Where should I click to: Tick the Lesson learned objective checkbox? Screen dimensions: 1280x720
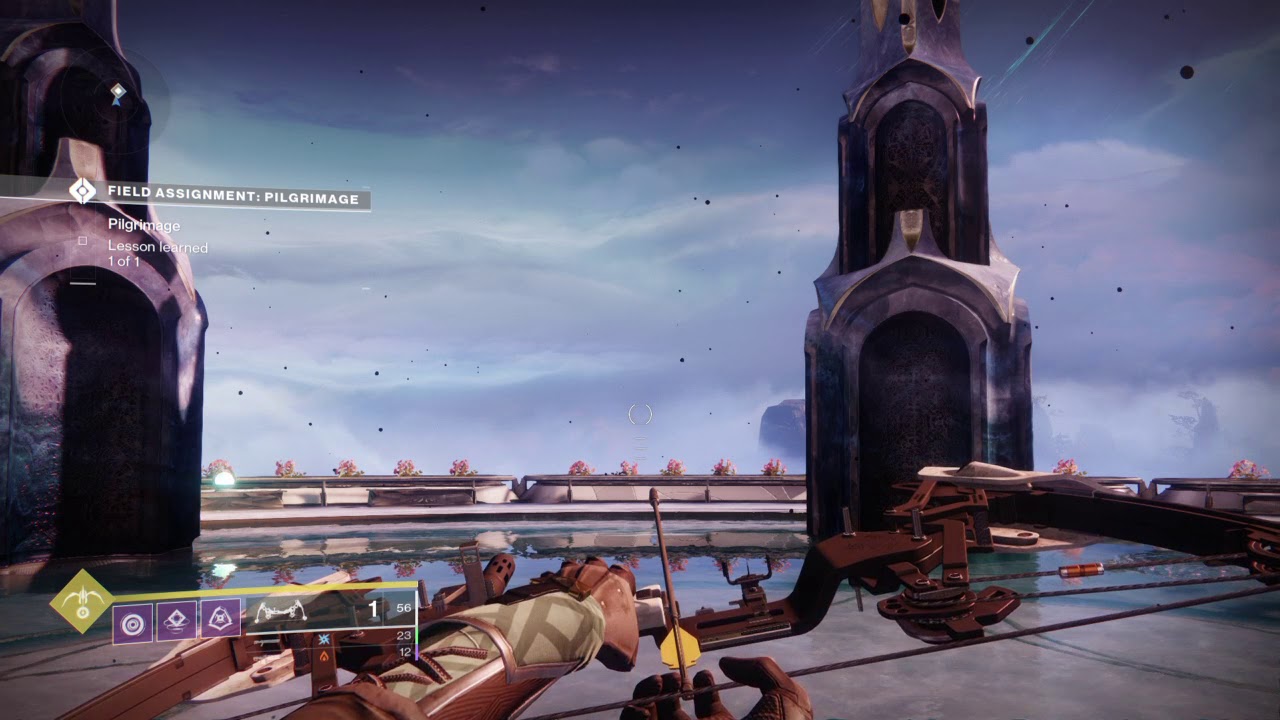(x=83, y=241)
